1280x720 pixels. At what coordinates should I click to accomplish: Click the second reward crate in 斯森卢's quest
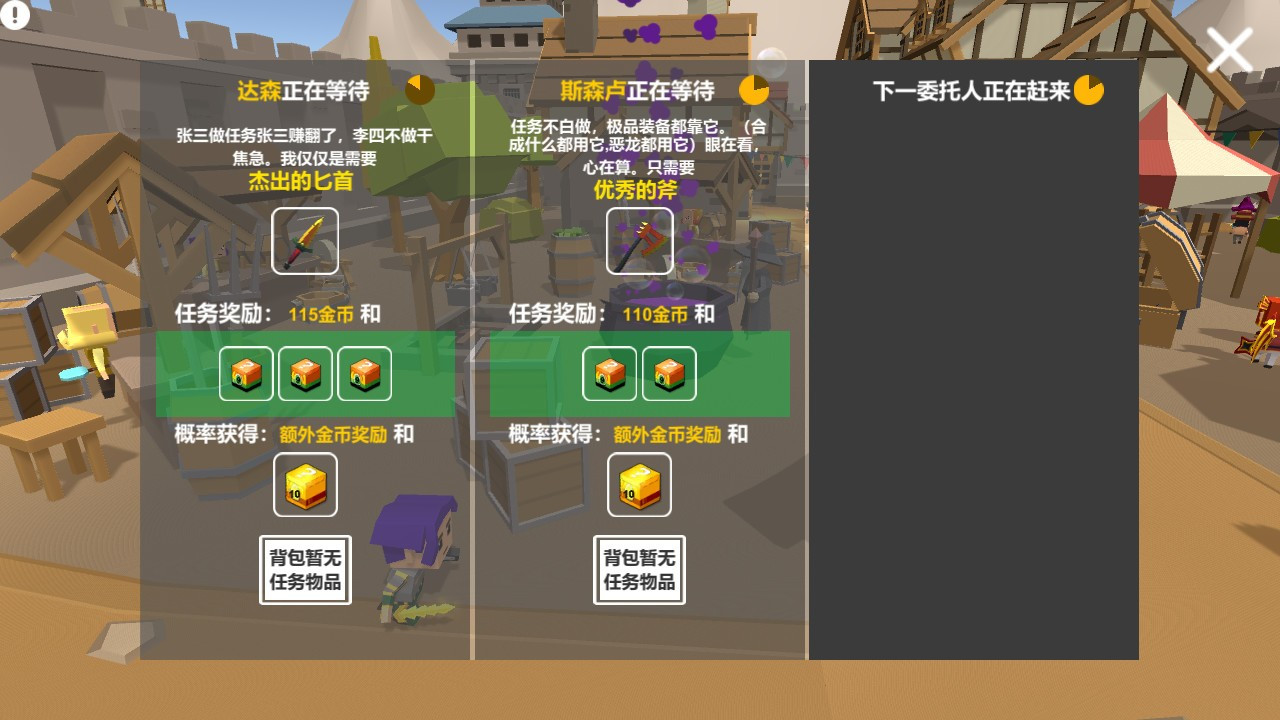point(669,373)
